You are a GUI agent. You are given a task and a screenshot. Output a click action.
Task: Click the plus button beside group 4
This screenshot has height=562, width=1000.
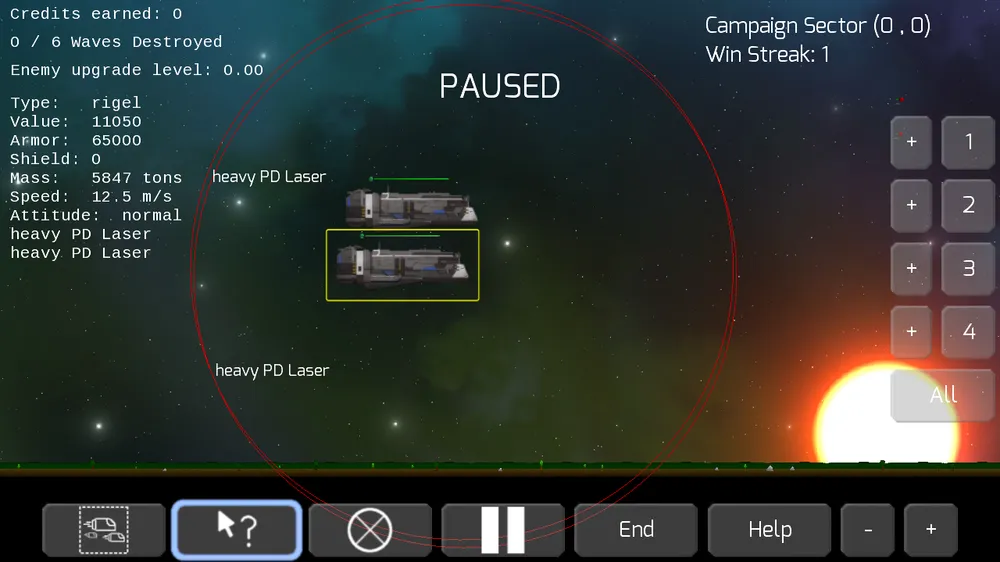pyautogui.click(x=911, y=331)
